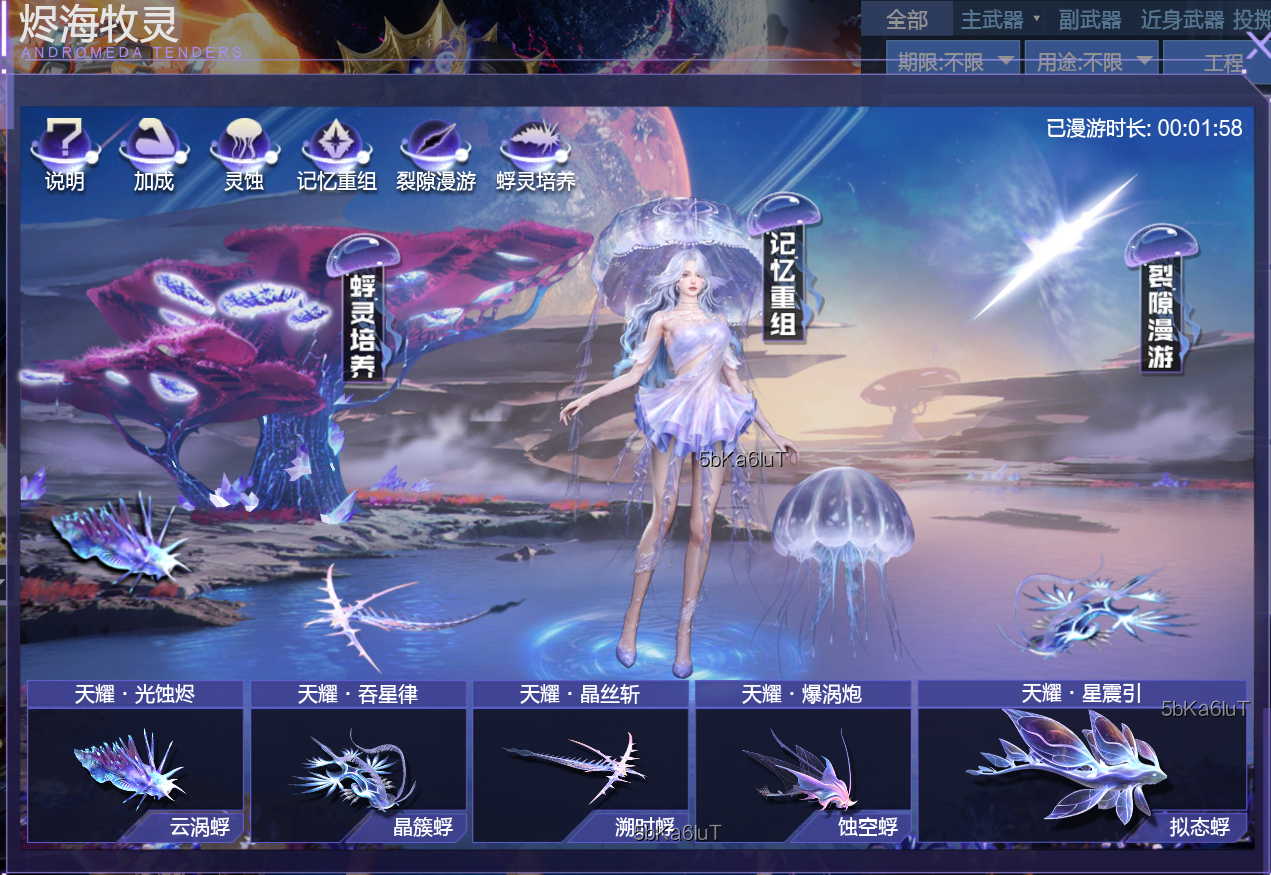1271x875 pixels.
Task: Open the 期限:不限 dropdown
Action: 953,62
